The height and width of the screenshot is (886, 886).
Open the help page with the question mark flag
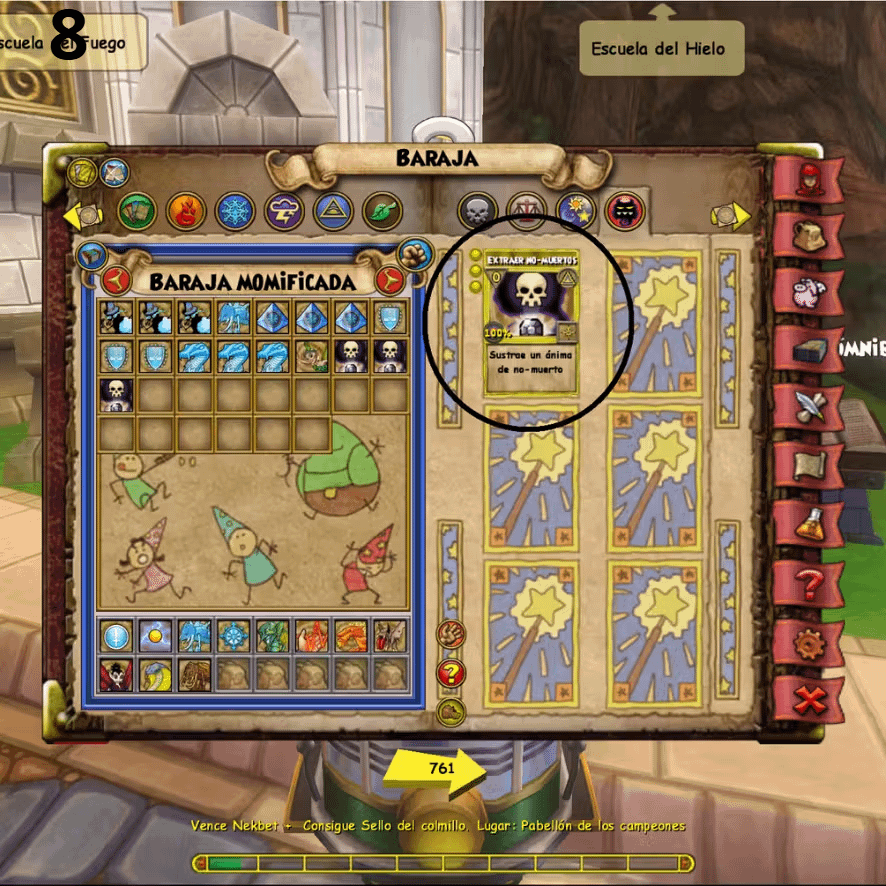pos(807,583)
